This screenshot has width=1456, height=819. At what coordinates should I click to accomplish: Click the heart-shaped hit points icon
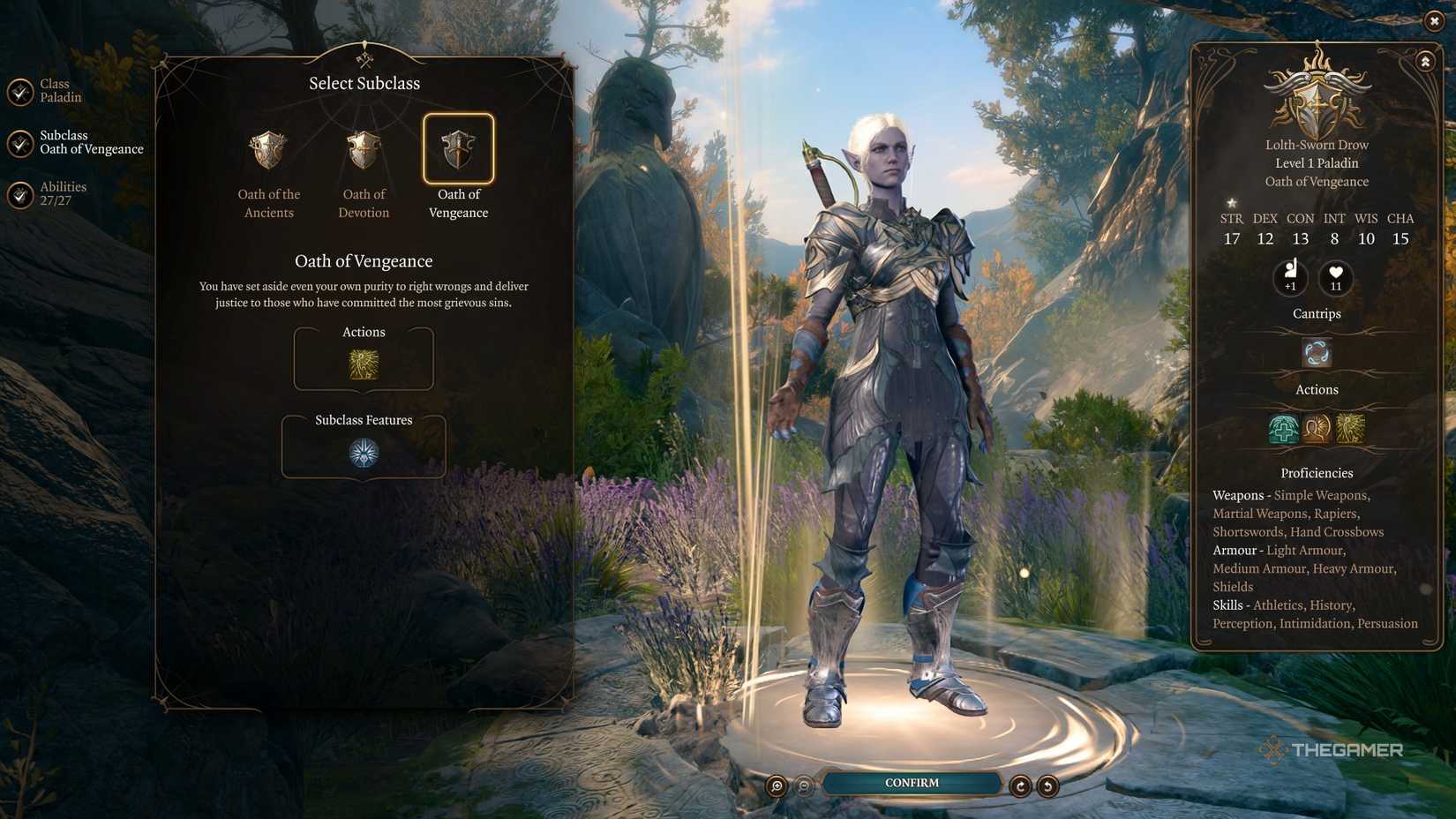(1335, 278)
